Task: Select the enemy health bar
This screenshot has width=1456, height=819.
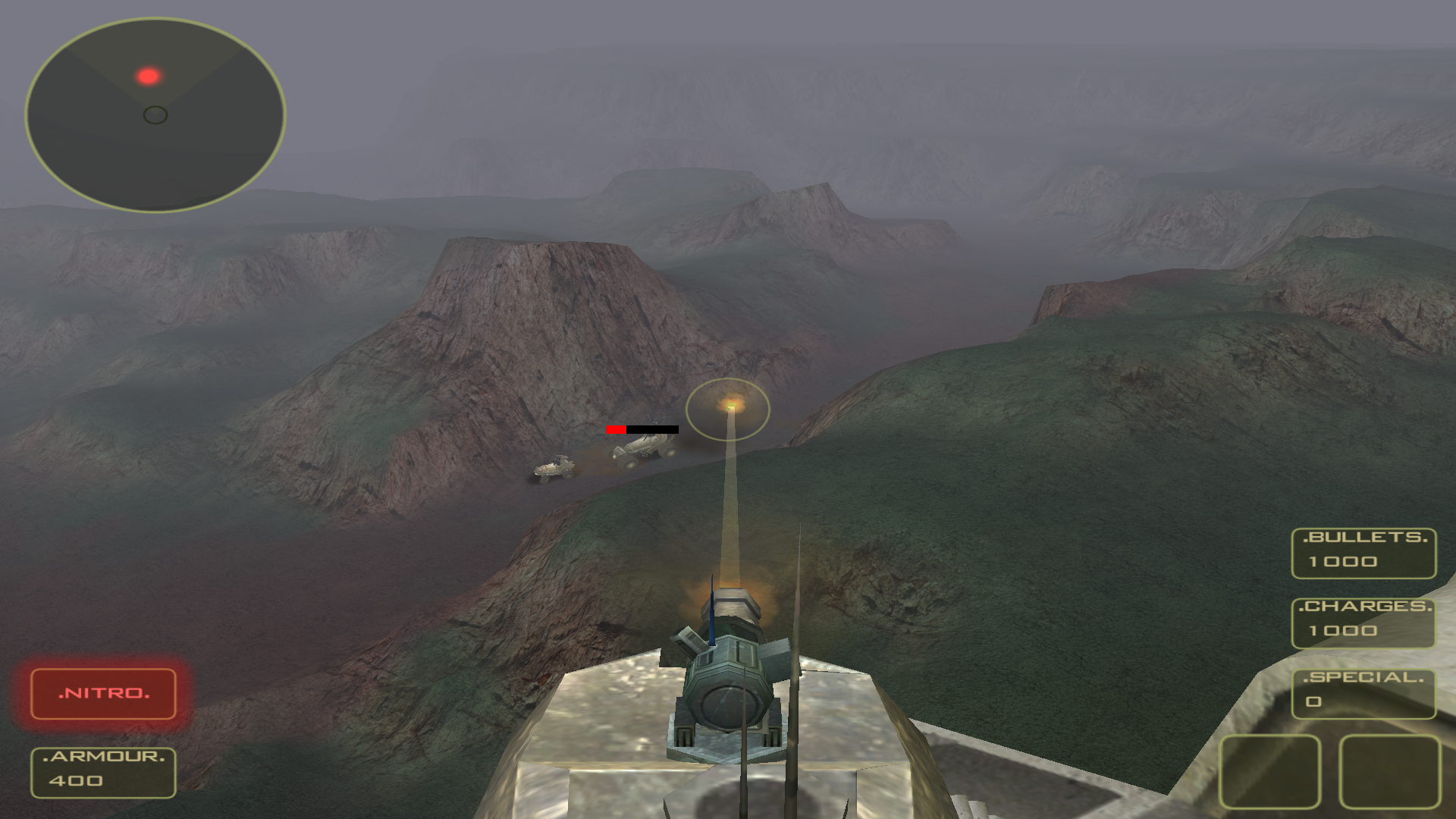Action: tap(641, 428)
